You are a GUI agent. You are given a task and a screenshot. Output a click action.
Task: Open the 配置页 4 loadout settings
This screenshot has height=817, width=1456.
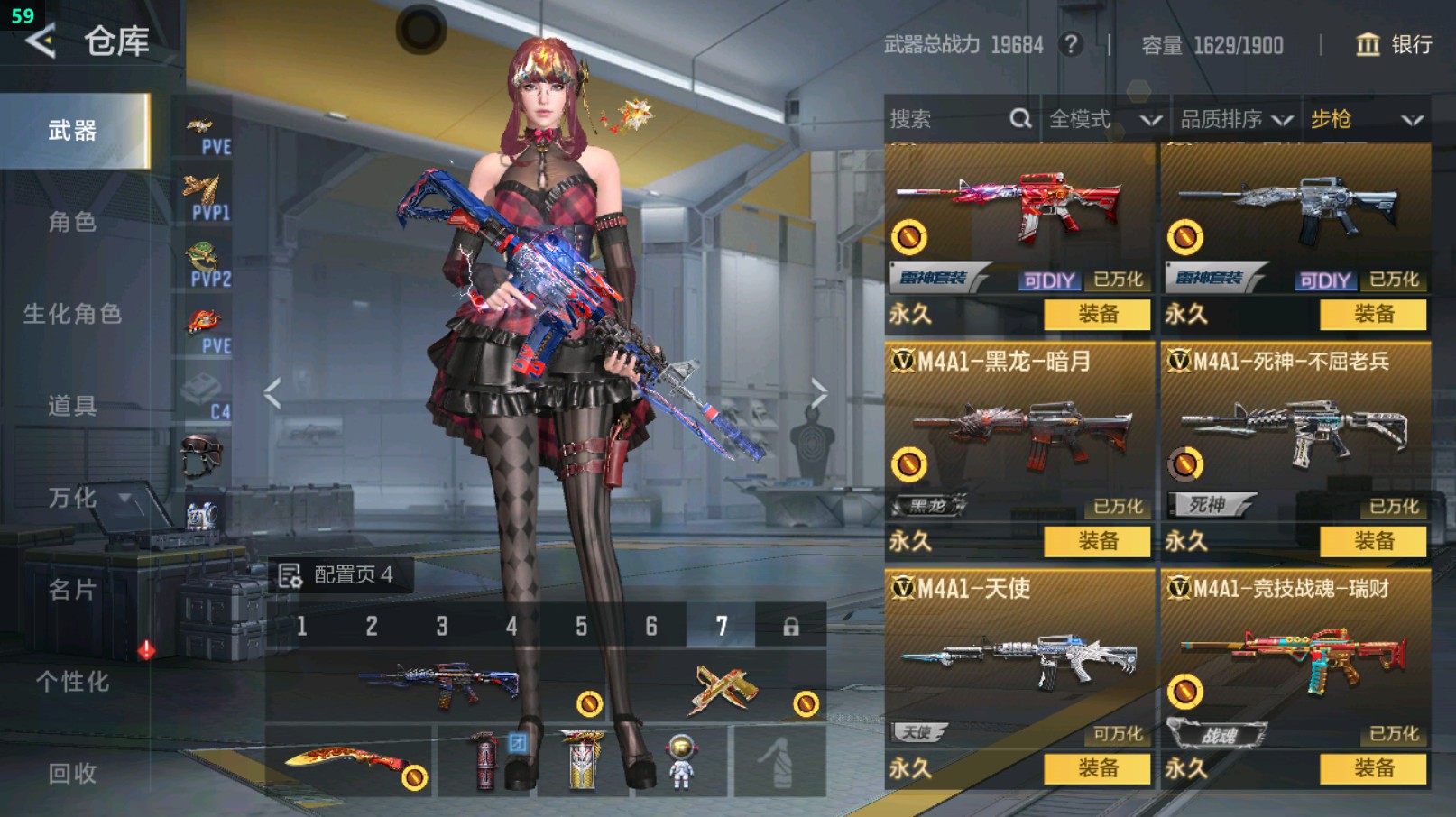point(336,575)
